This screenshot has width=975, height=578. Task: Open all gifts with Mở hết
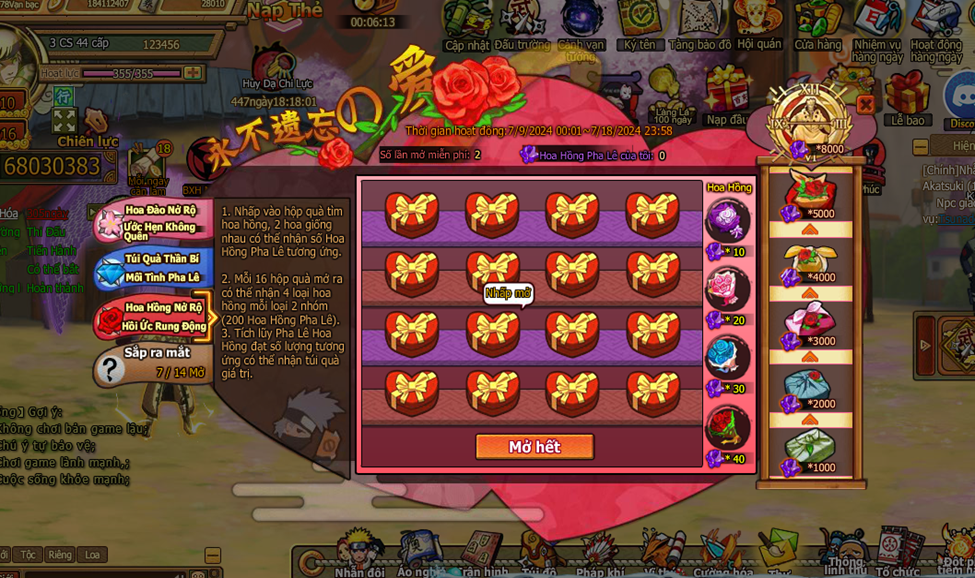(x=534, y=446)
